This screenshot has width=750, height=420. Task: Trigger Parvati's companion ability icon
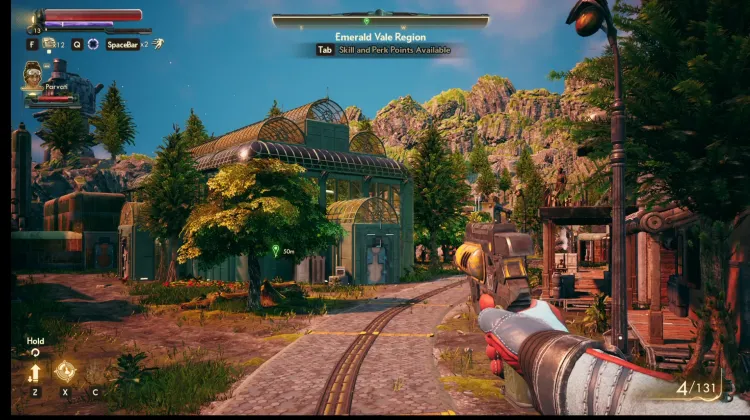(x=66, y=371)
